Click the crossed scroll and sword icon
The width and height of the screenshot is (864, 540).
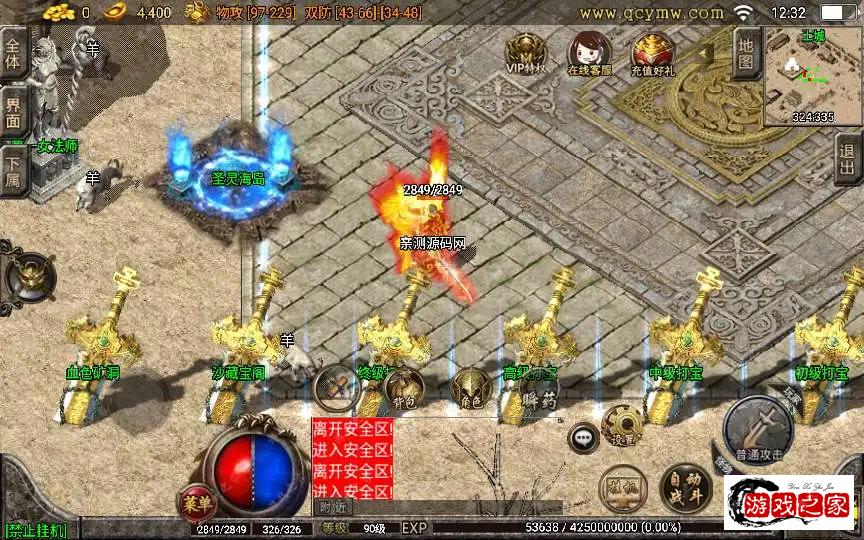[x=336, y=386]
